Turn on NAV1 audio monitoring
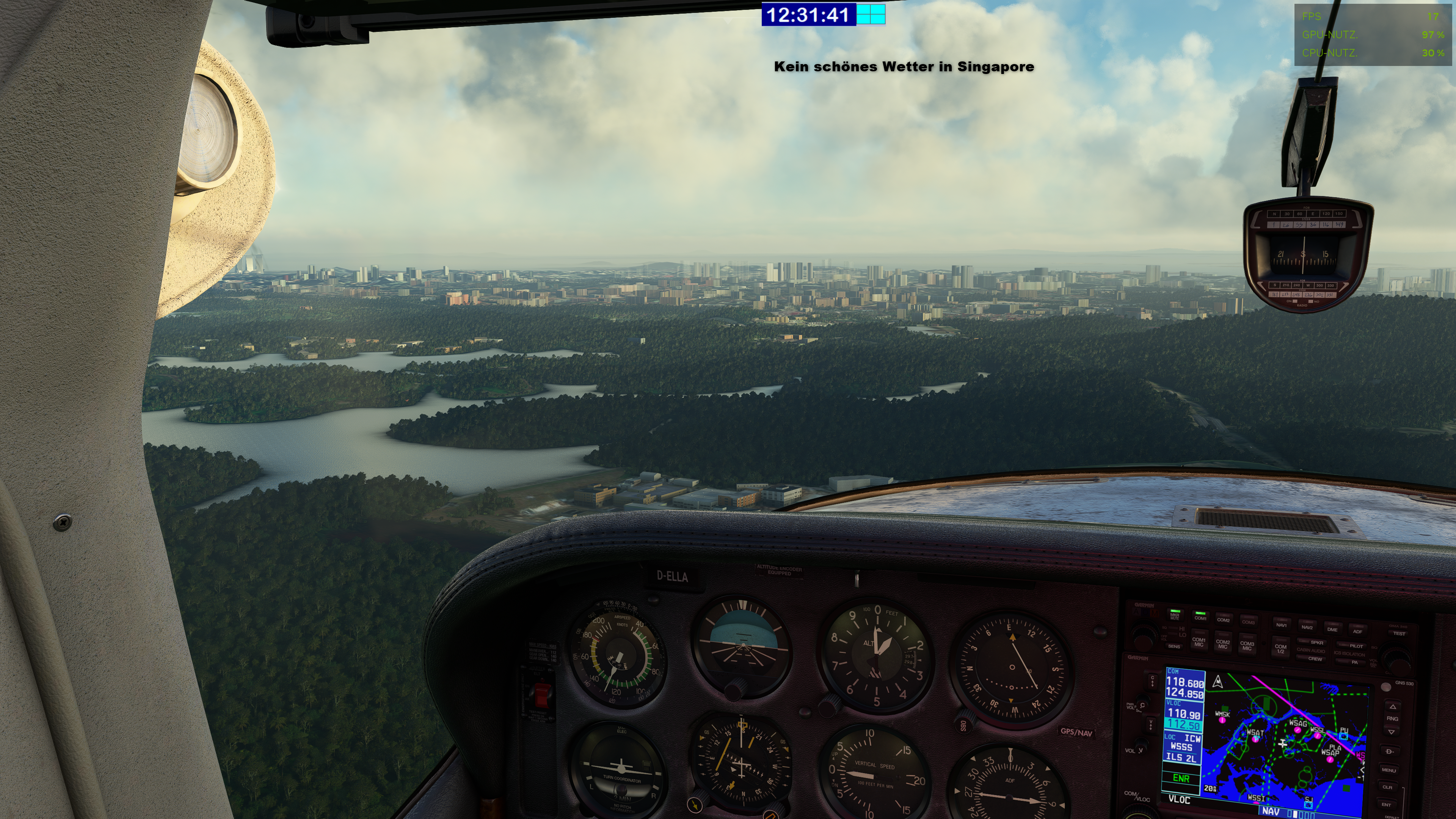 (1281, 624)
